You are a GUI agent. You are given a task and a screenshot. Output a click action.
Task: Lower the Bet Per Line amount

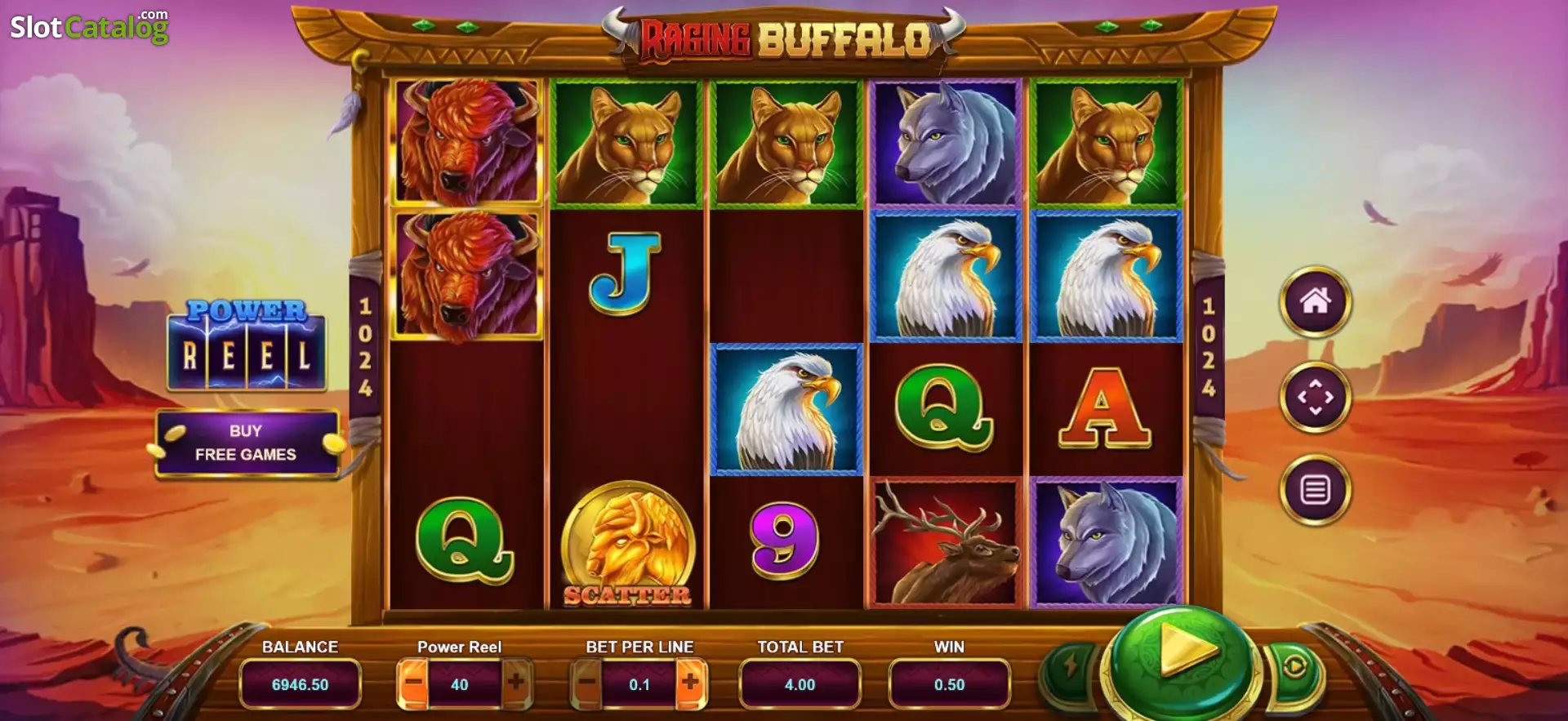[x=586, y=683]
